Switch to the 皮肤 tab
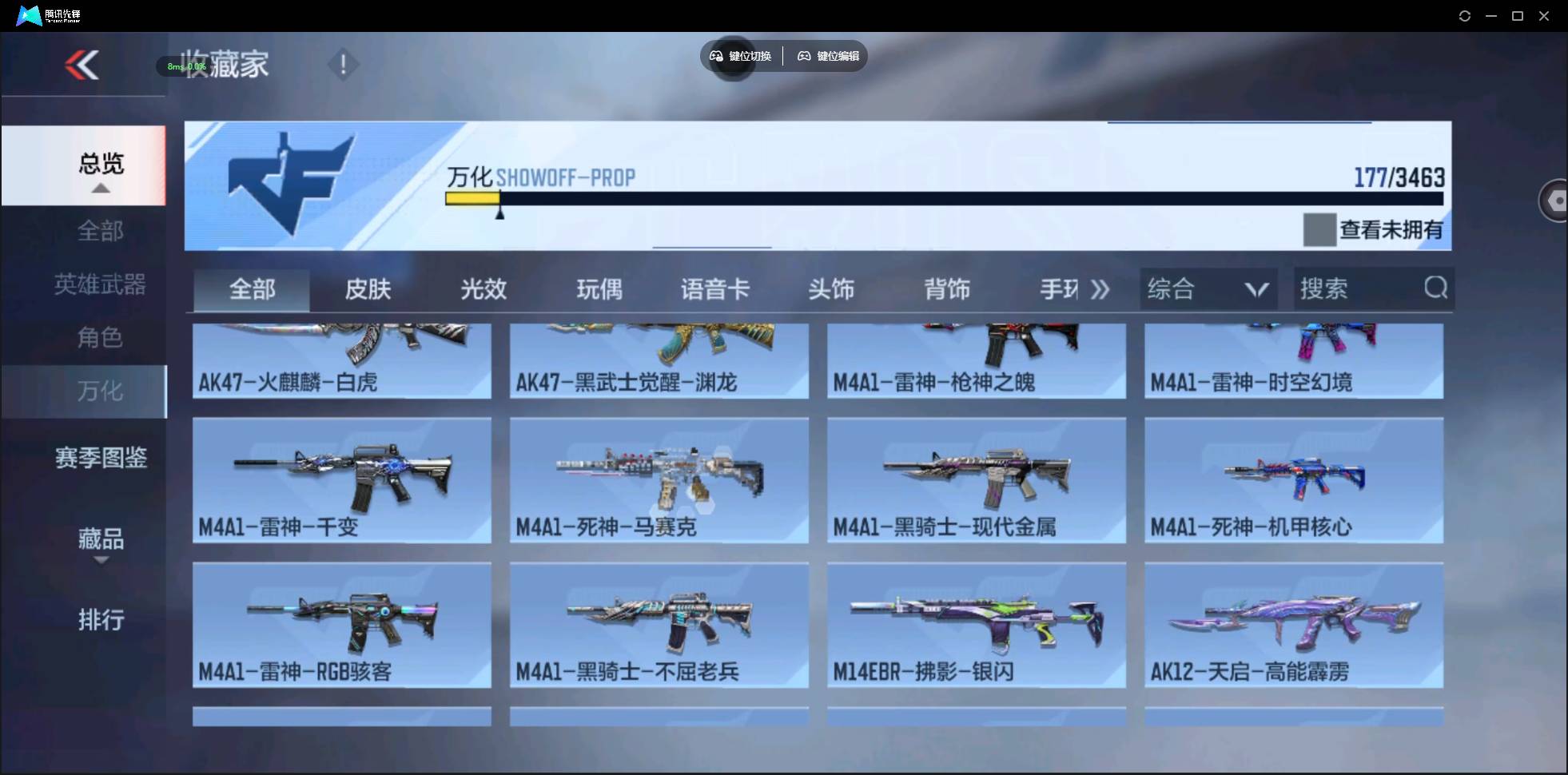The width and height of the screenshot is (1568, 775). [367, 289]
